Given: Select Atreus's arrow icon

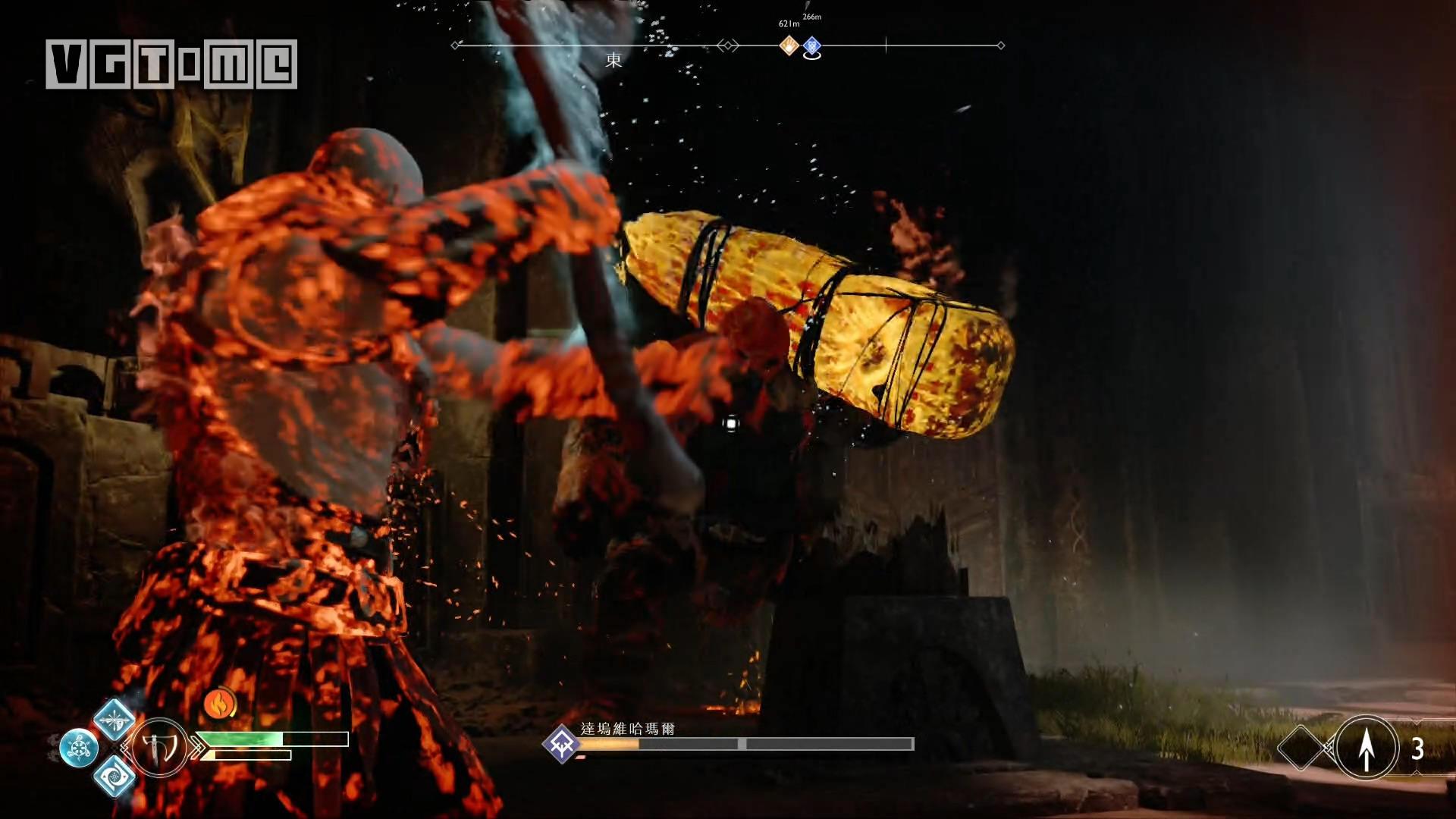Looking at the screenshot, I should point(1367,748).
